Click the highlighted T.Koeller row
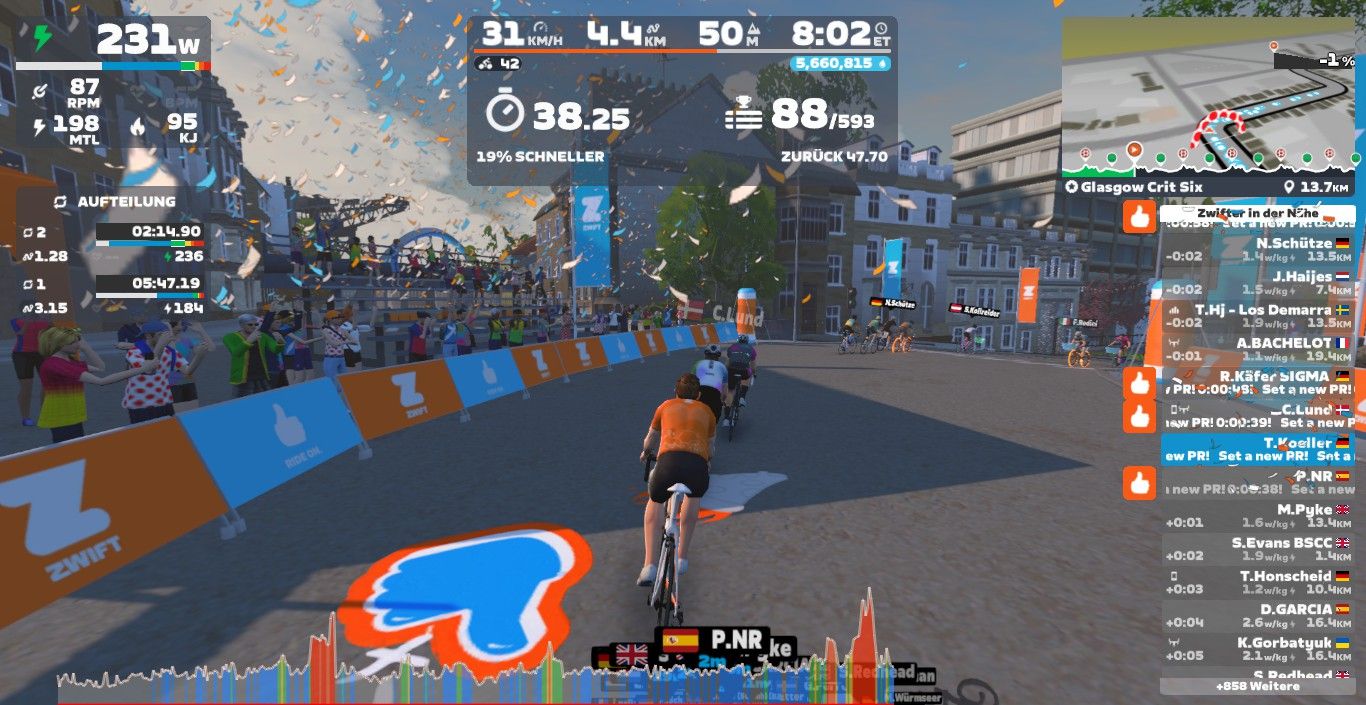Image resolution: width=1366 pixels, height=705 pixels. pyautogui.click(x=1257, y=449)
